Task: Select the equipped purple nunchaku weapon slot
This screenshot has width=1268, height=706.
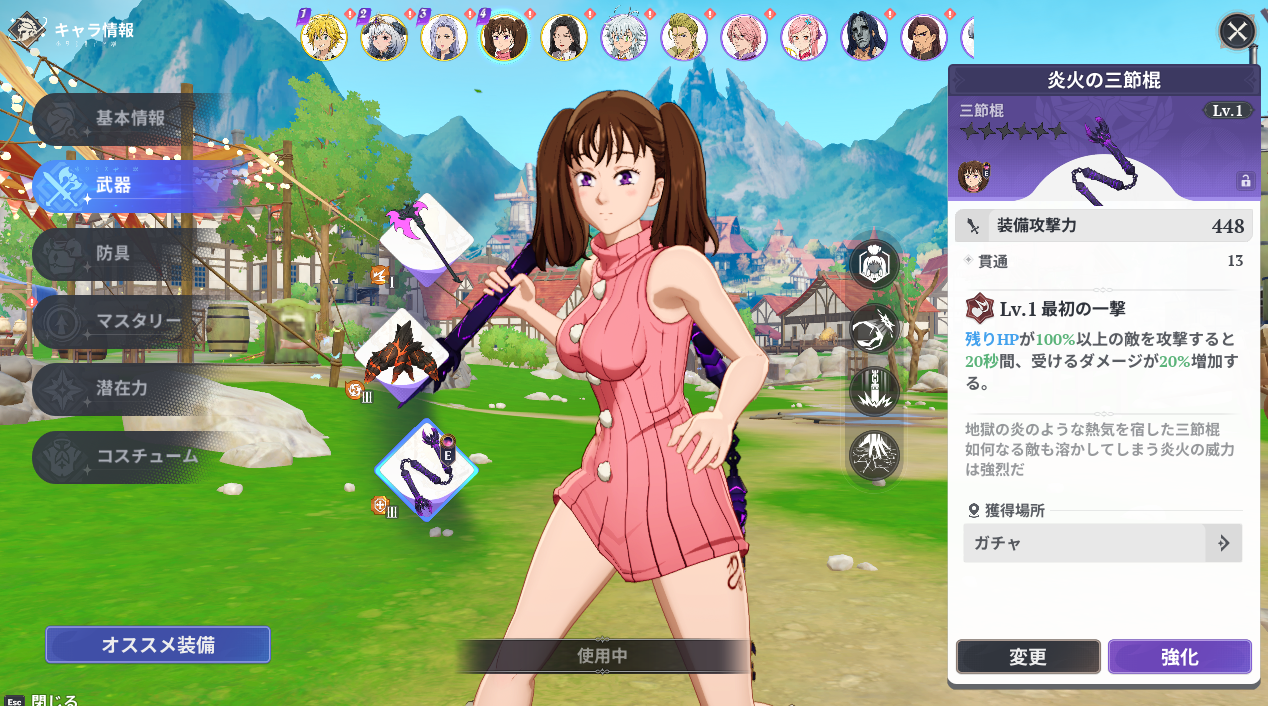Action: pos(426,470)
